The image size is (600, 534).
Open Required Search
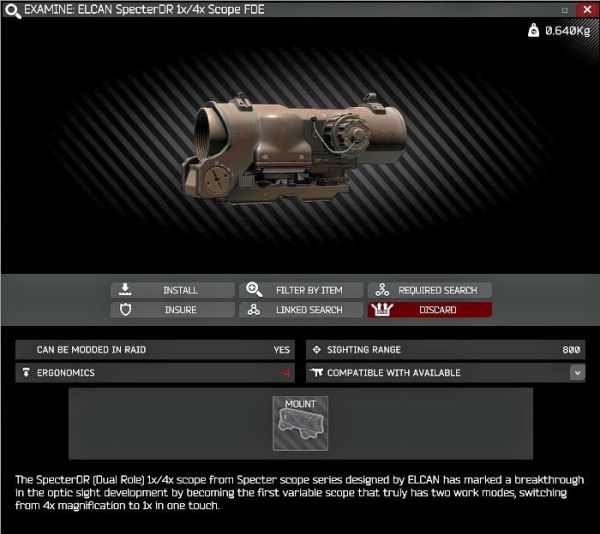pyautogui.click(x=430, y=290)
